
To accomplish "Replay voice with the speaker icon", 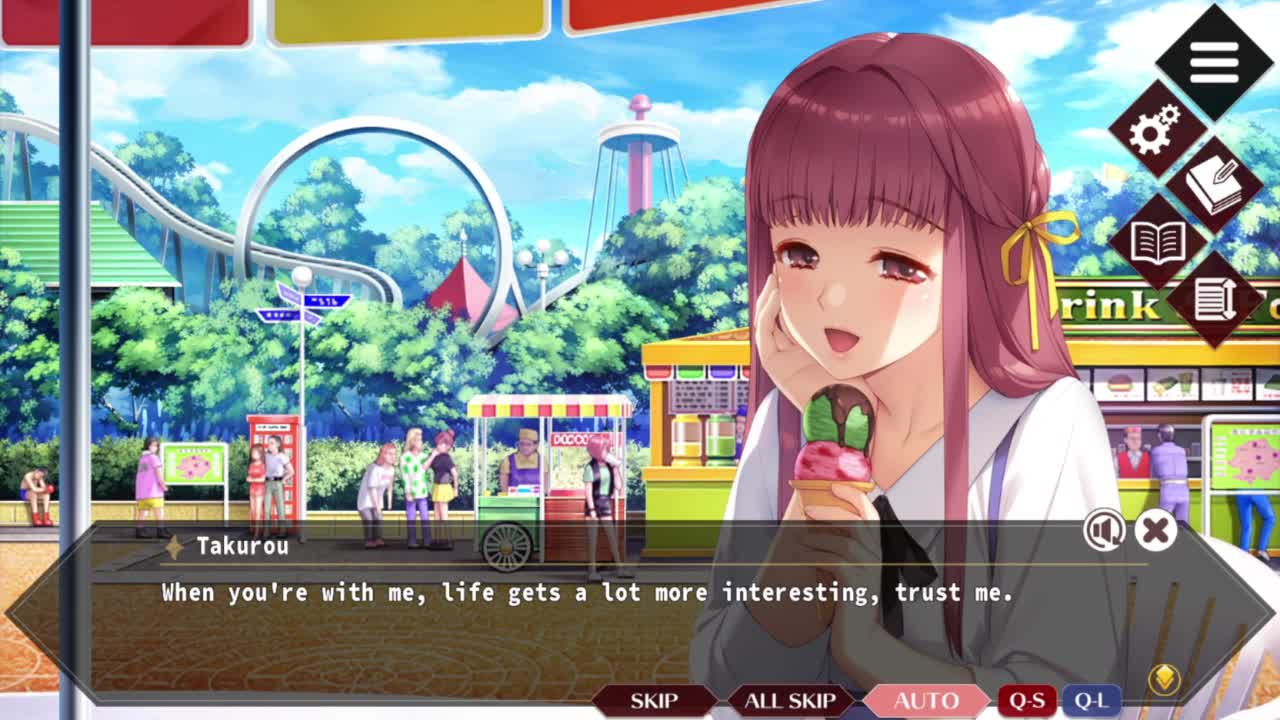I will [1104, 531].
